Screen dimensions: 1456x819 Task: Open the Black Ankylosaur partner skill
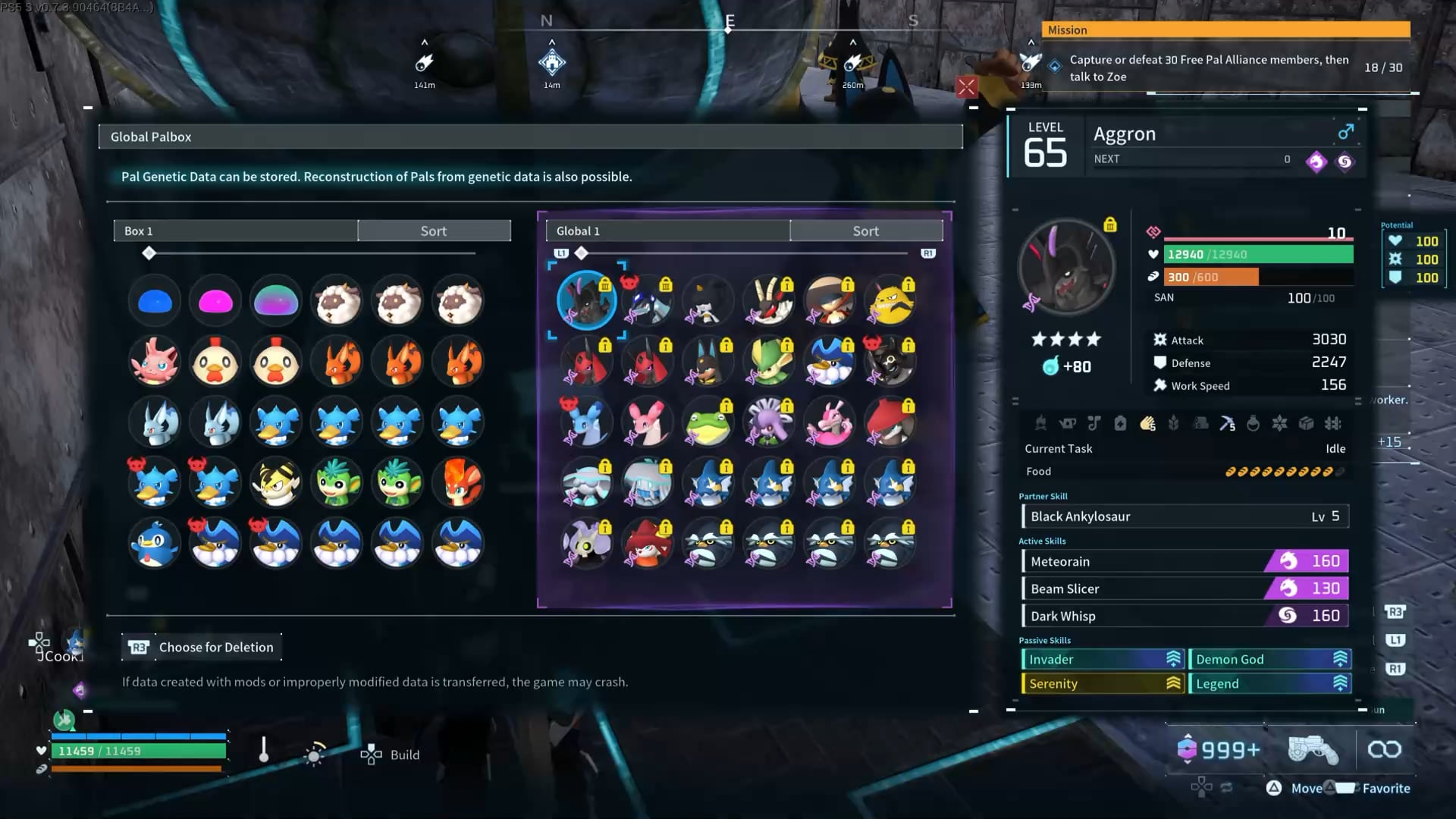click(1185, 516)
